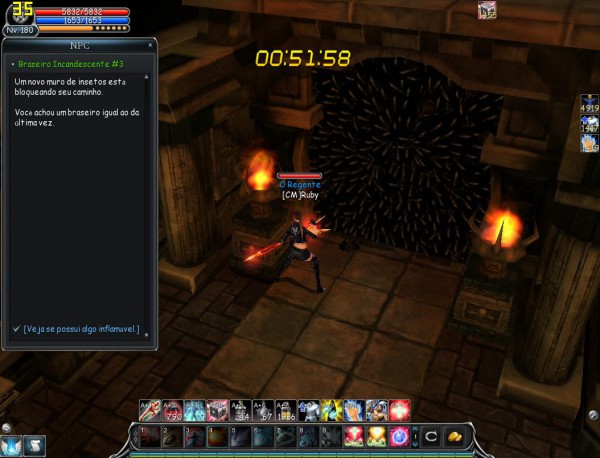This screenshot has height=458, width=600.
Task: Activate the red cross healing skill
Action: tap(400, 410)
